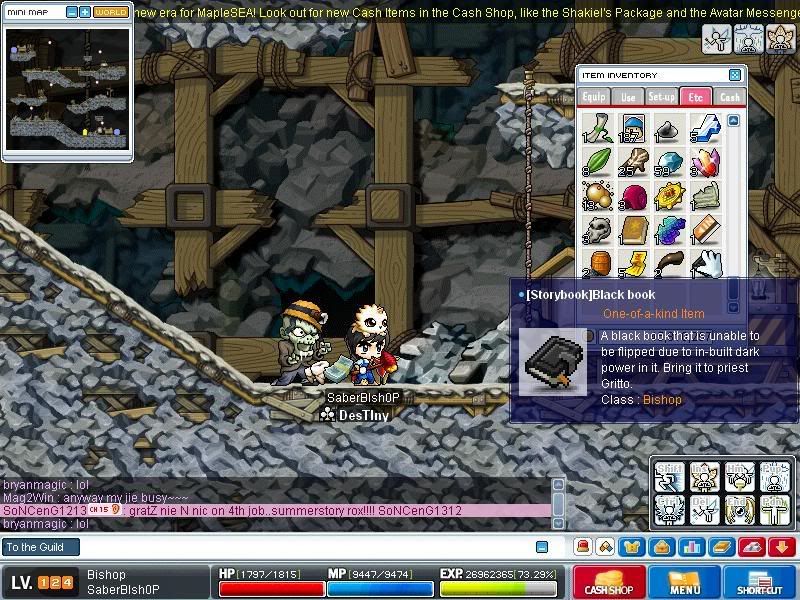Switch to the Equip inventory tab
This screenshot has height=600, width=800.
click(x=593, y=97)
